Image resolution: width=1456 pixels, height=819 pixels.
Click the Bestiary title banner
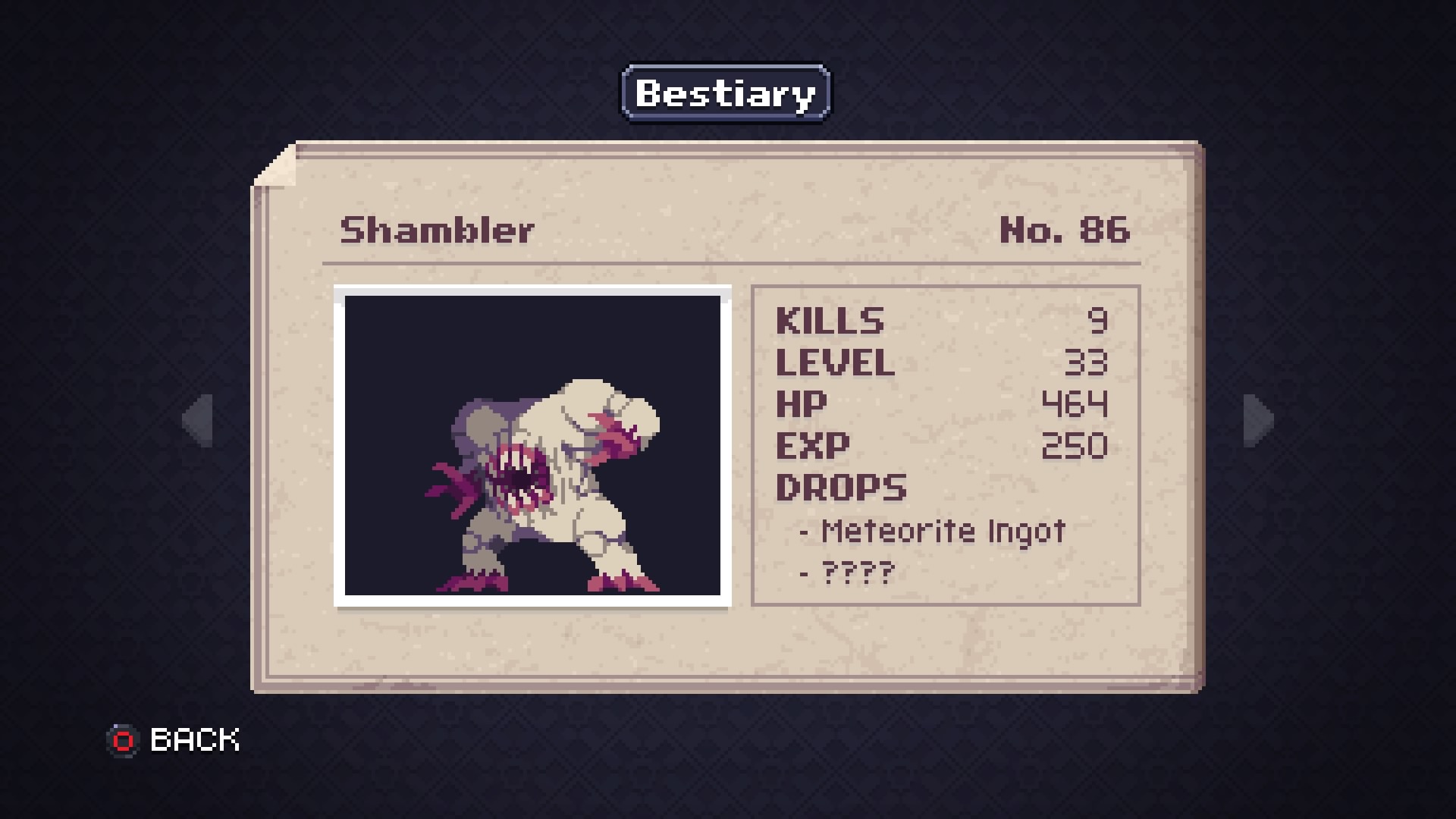[x=724, y=93]
